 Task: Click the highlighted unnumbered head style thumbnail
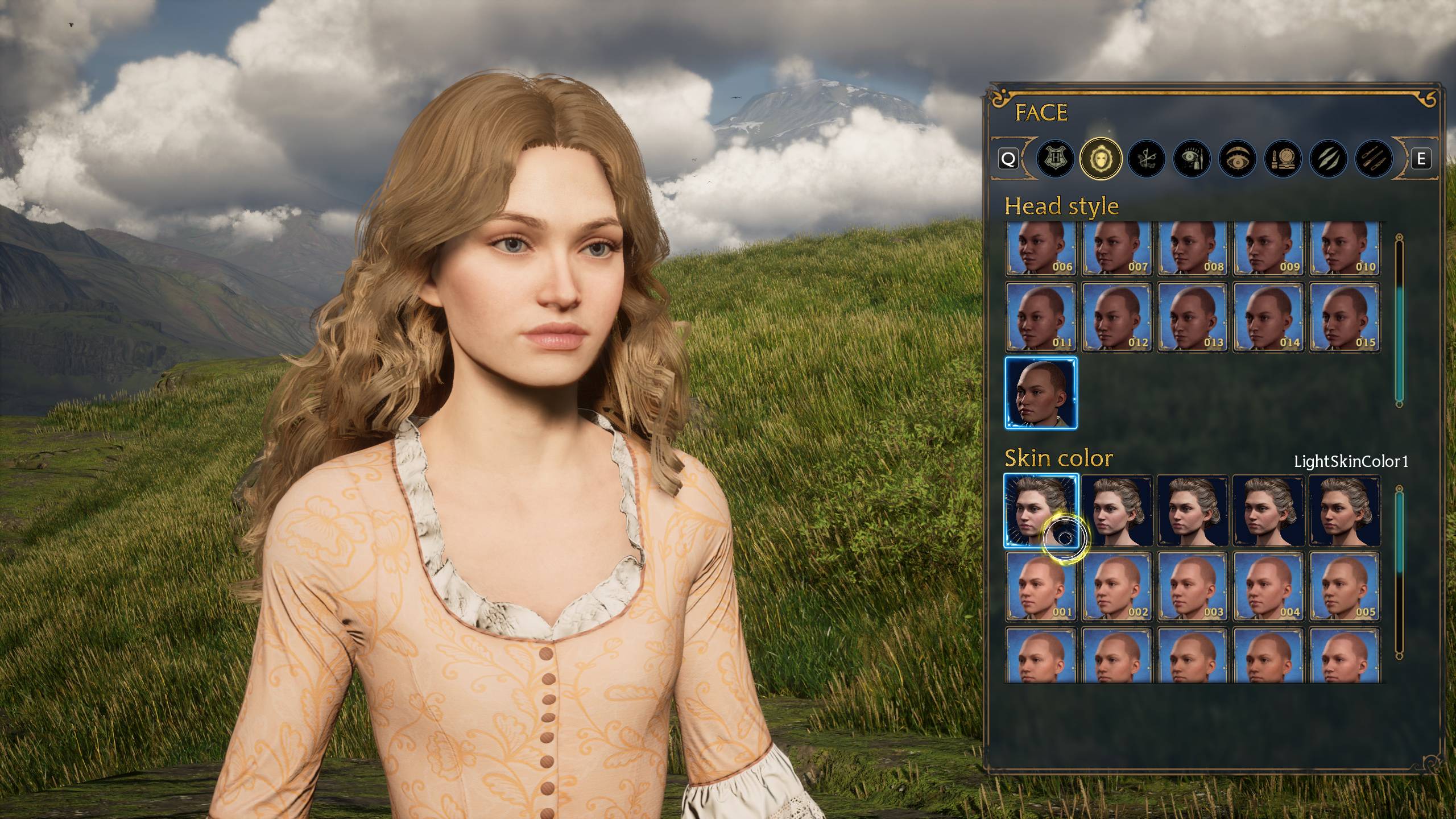1041,392
